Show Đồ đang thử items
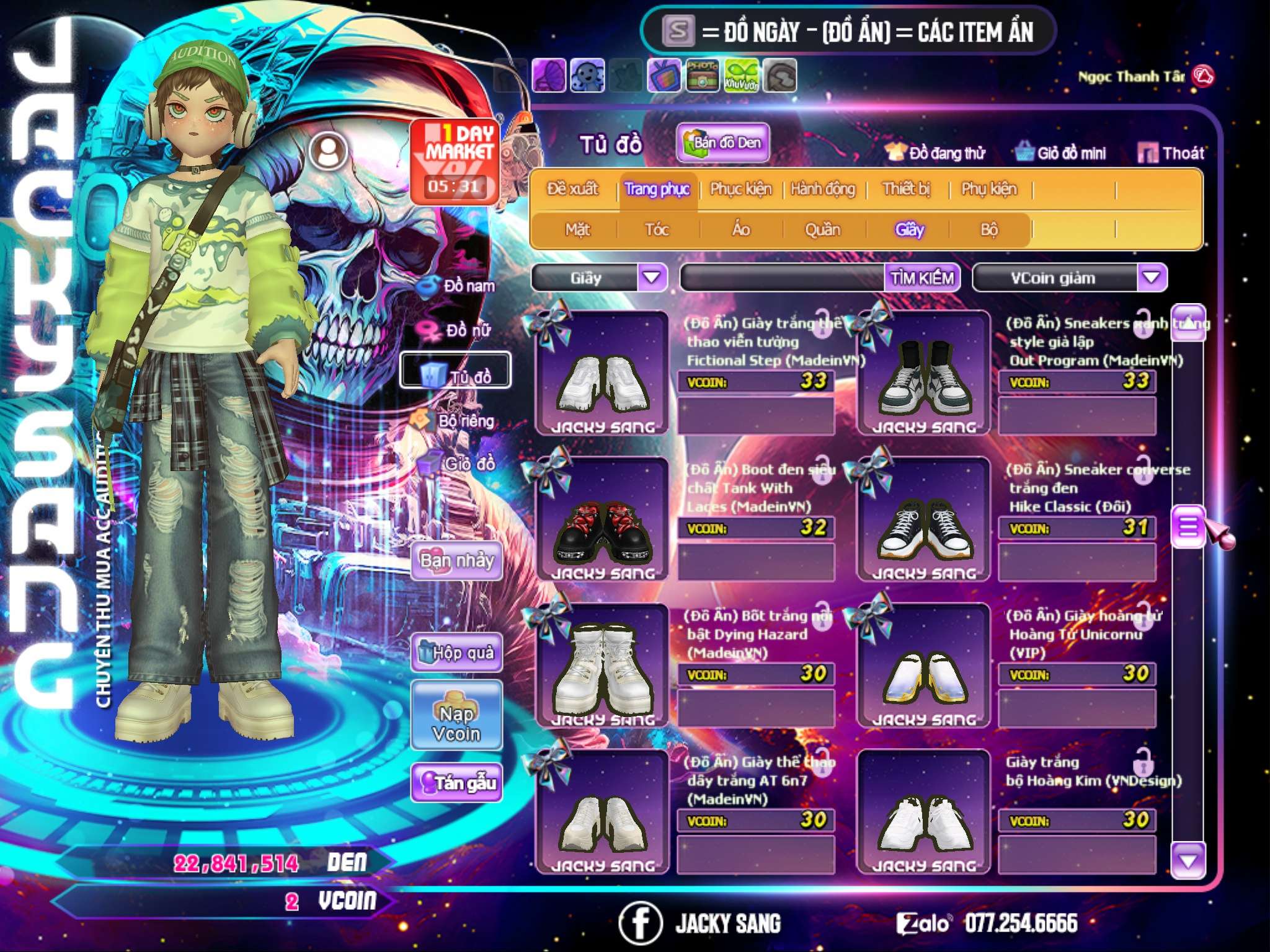1270x952 pixels. pyautogui.click(x=936, y=153)
